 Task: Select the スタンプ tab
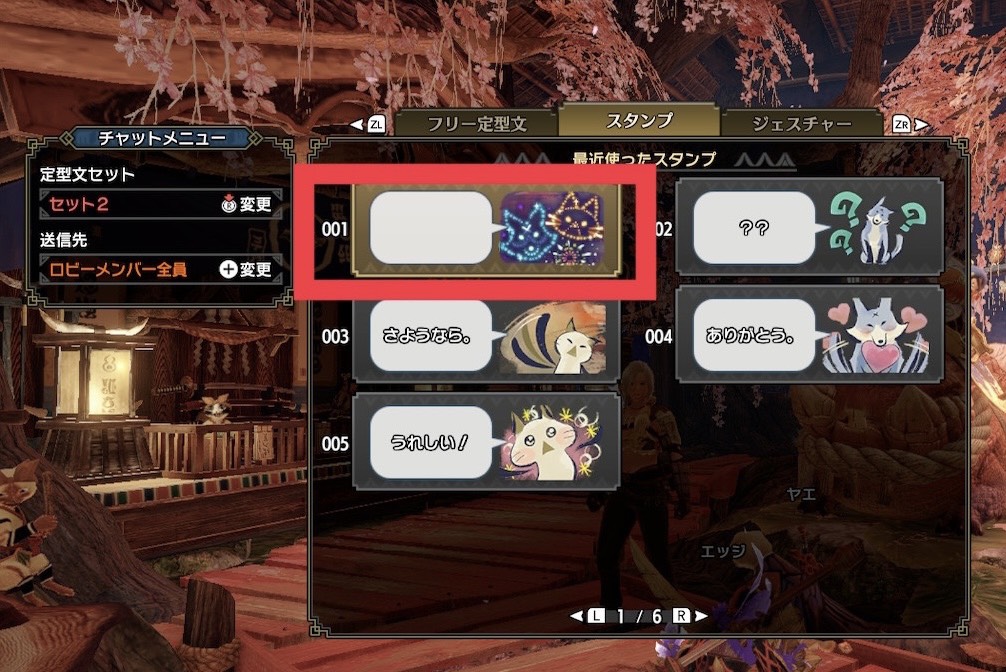639,121
